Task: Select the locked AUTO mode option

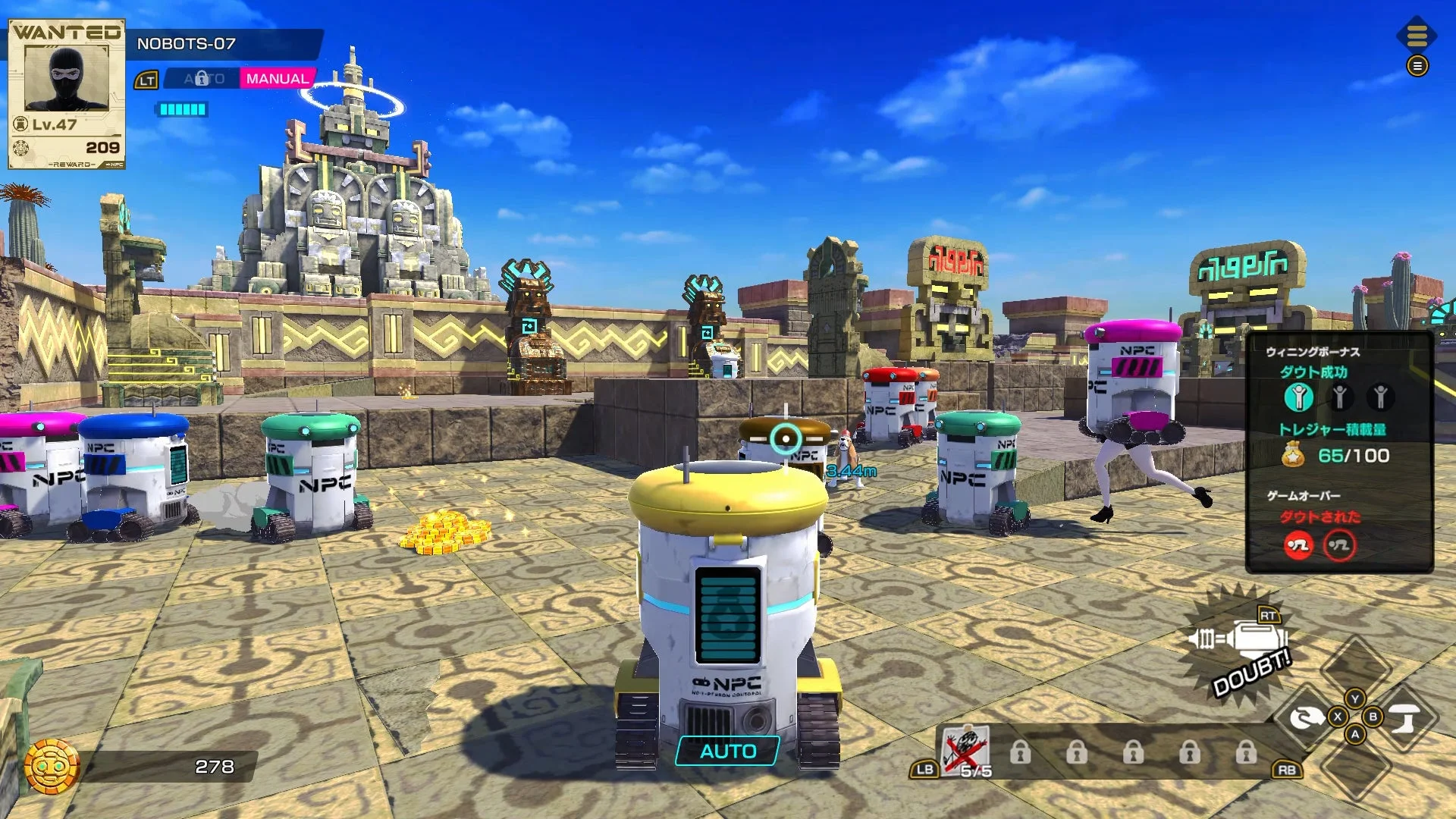Action: click(202, 78)
